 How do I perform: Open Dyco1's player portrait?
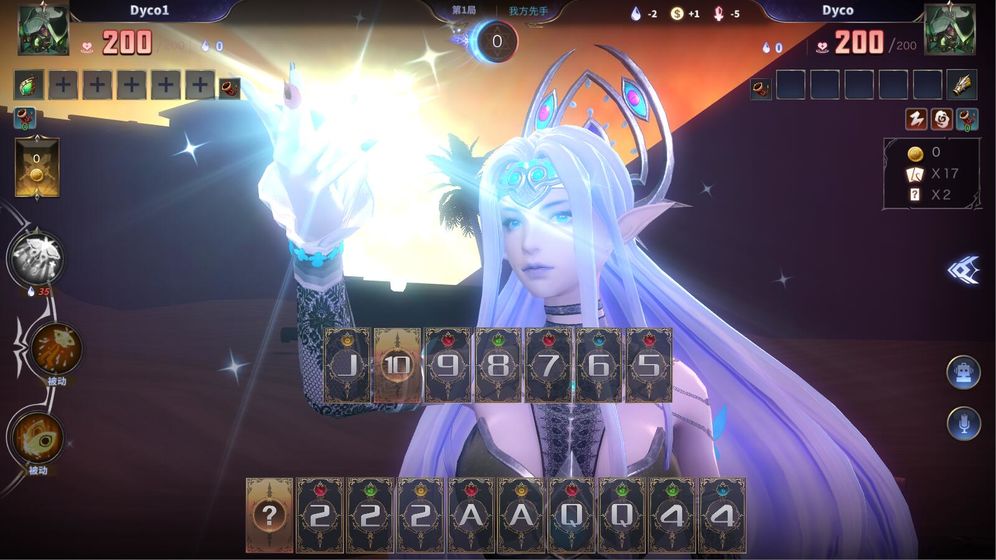pyautogui.click(x=43, y=30)
